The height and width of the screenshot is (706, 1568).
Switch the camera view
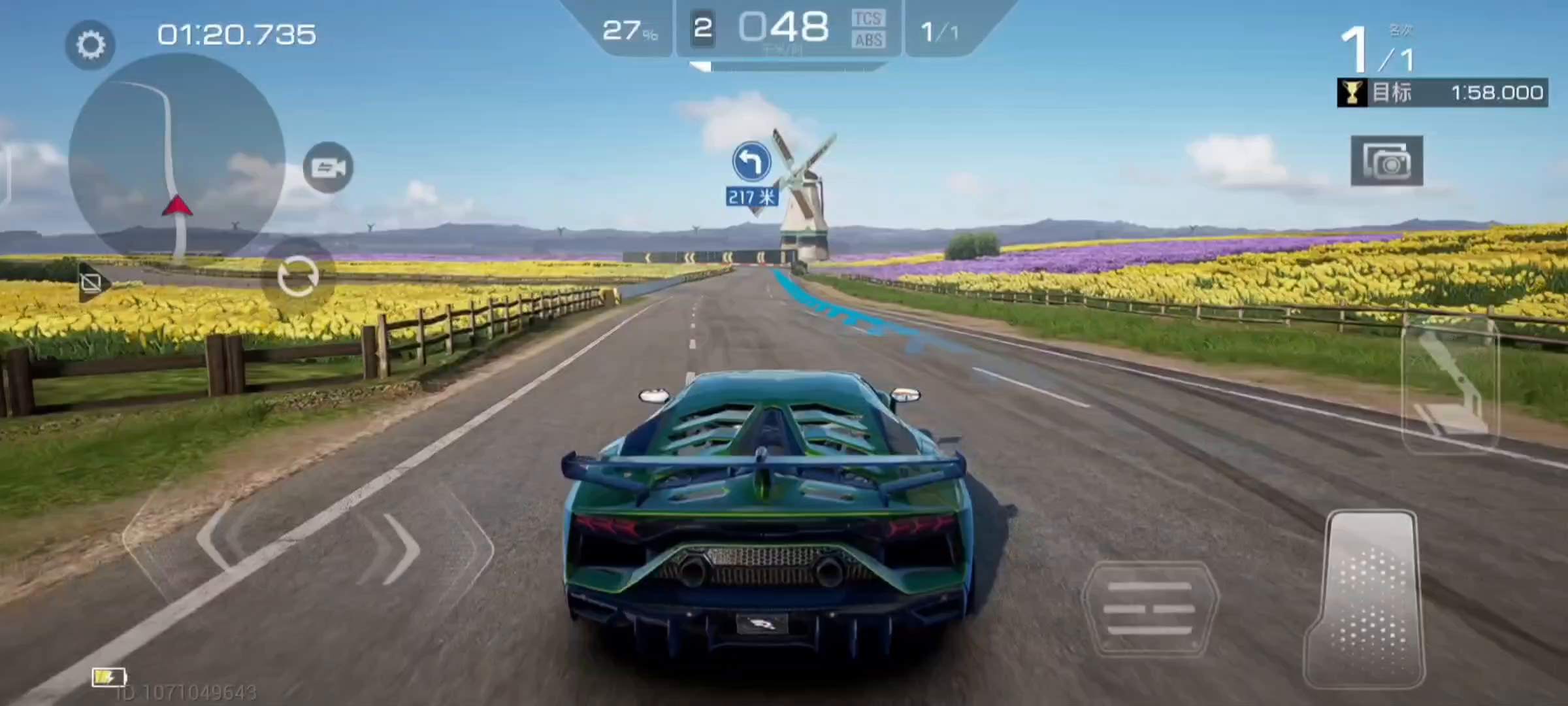click(328, 167)
